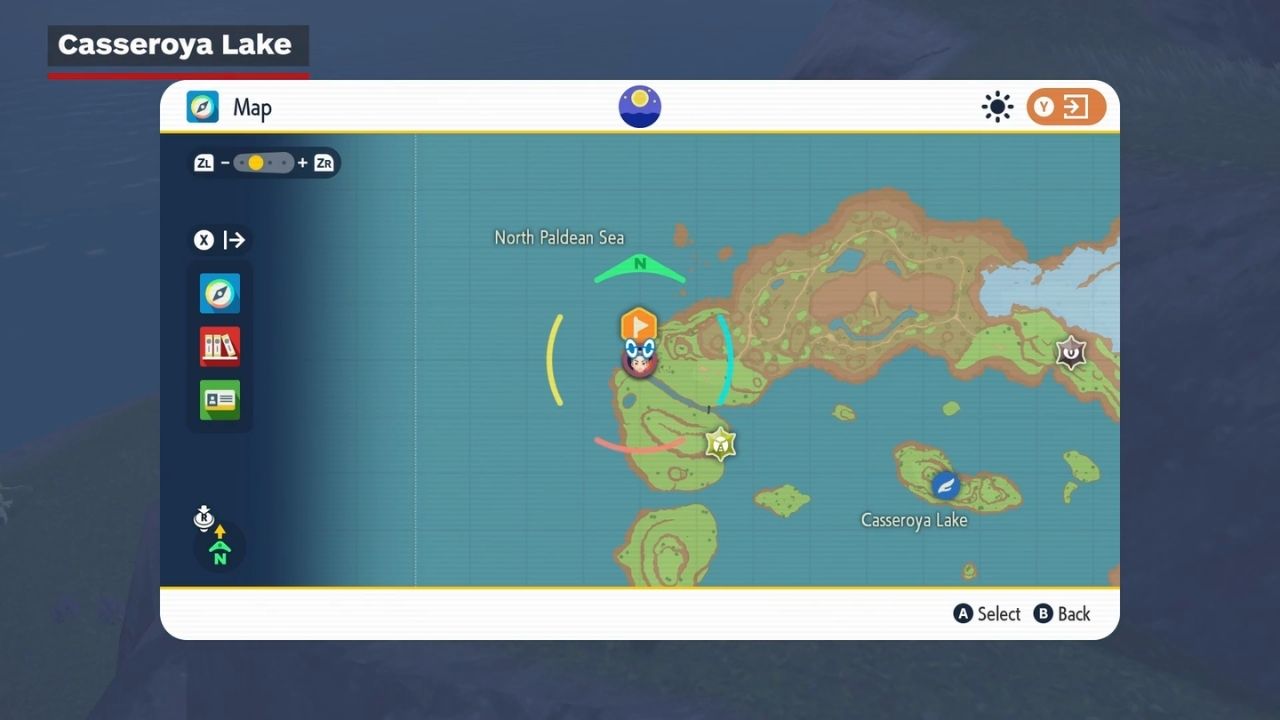Screen dimensions: 1280x720
Task: Close the map with exit button
Action: [x=1066, y=107]
